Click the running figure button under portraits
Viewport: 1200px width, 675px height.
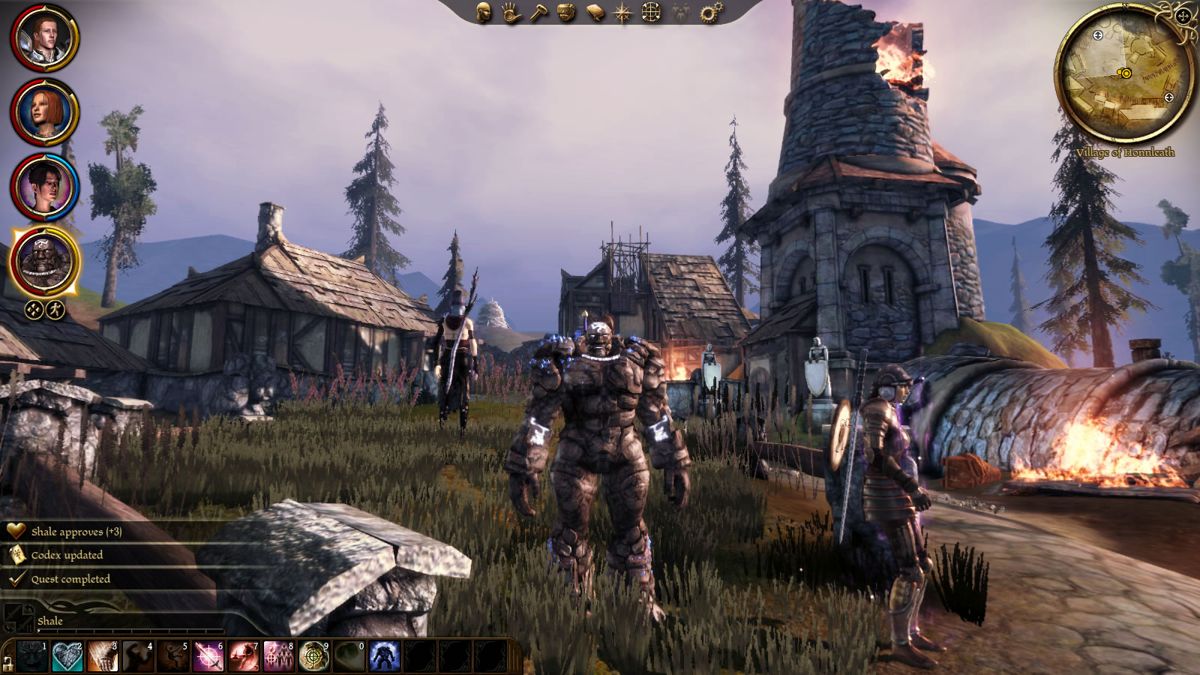click(56, 310)
